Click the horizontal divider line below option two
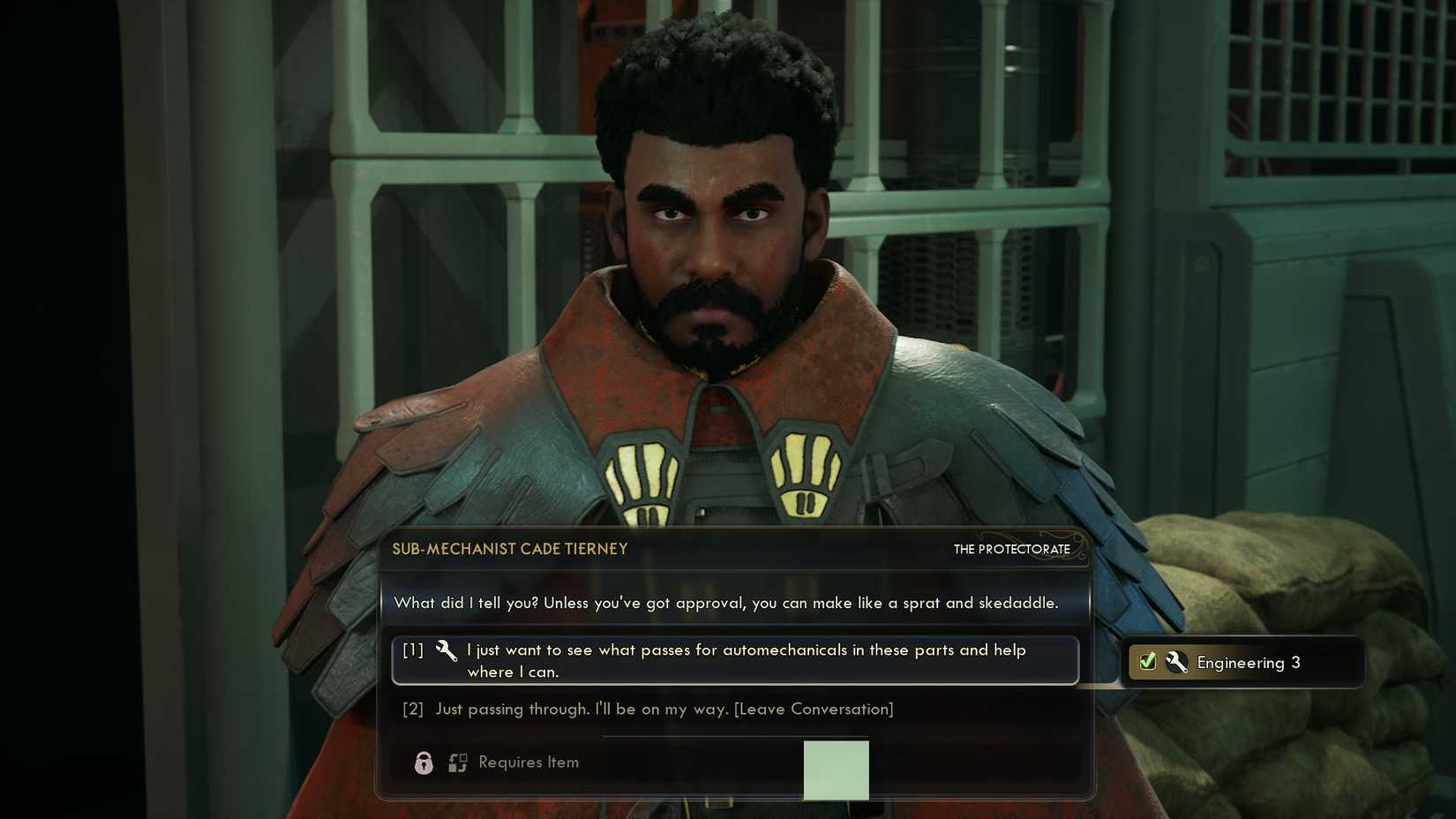 pyautogui.click(x=734, y=735)
